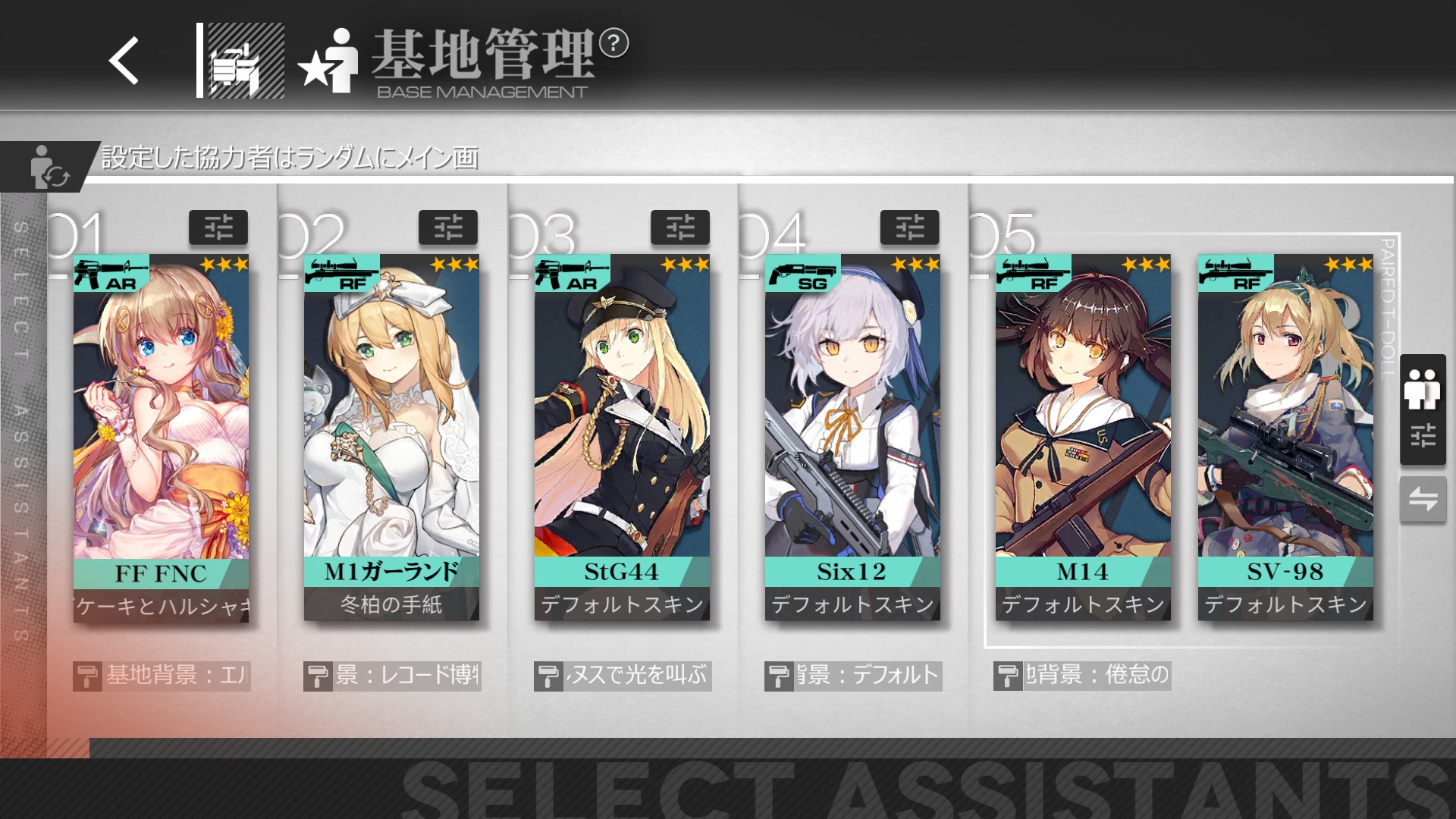Change base background under FF FNC
This screenshot has width=1456, height=819.
tap(162, 675)
